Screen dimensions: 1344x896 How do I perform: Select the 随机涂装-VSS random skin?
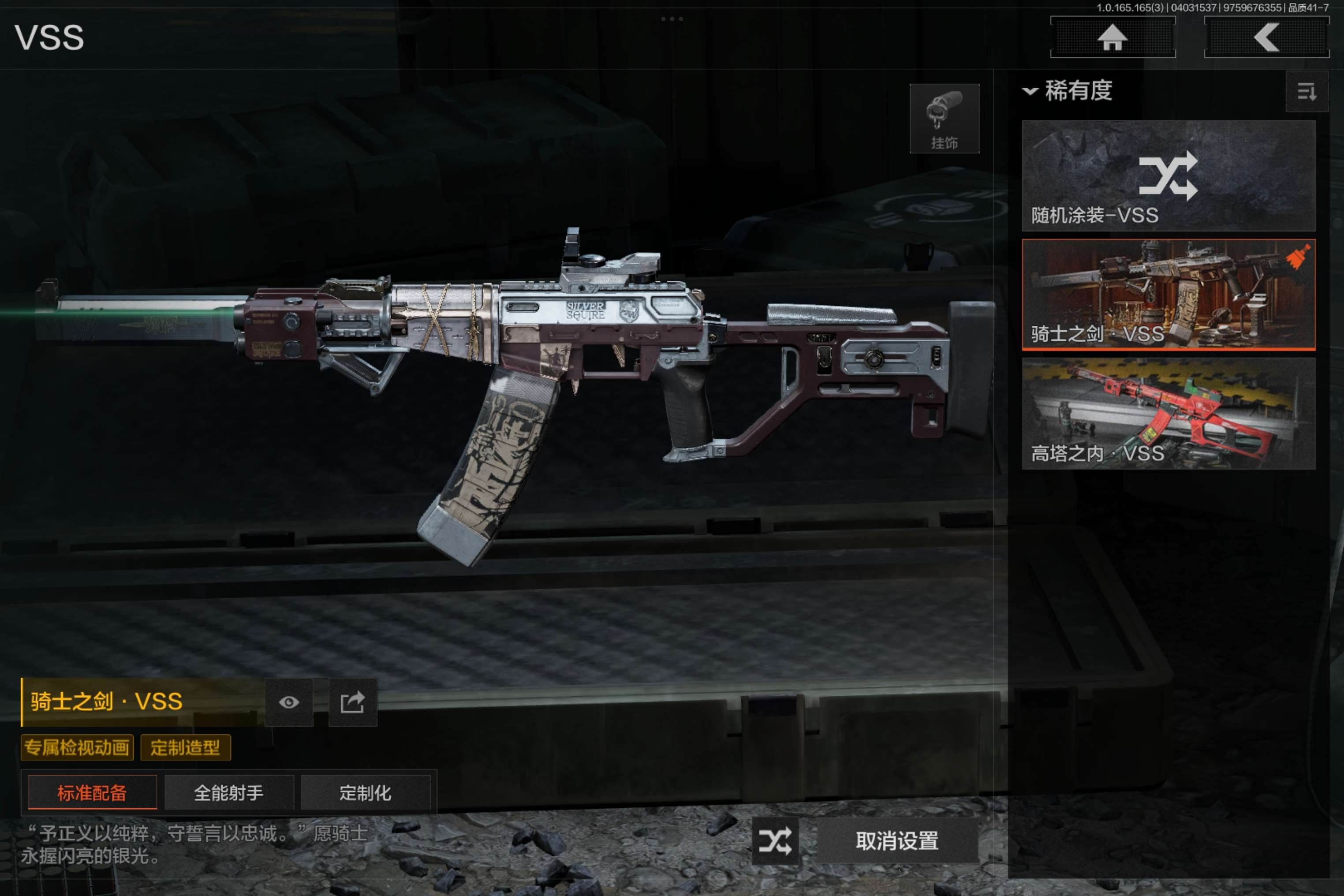[x=1168, y=175]
